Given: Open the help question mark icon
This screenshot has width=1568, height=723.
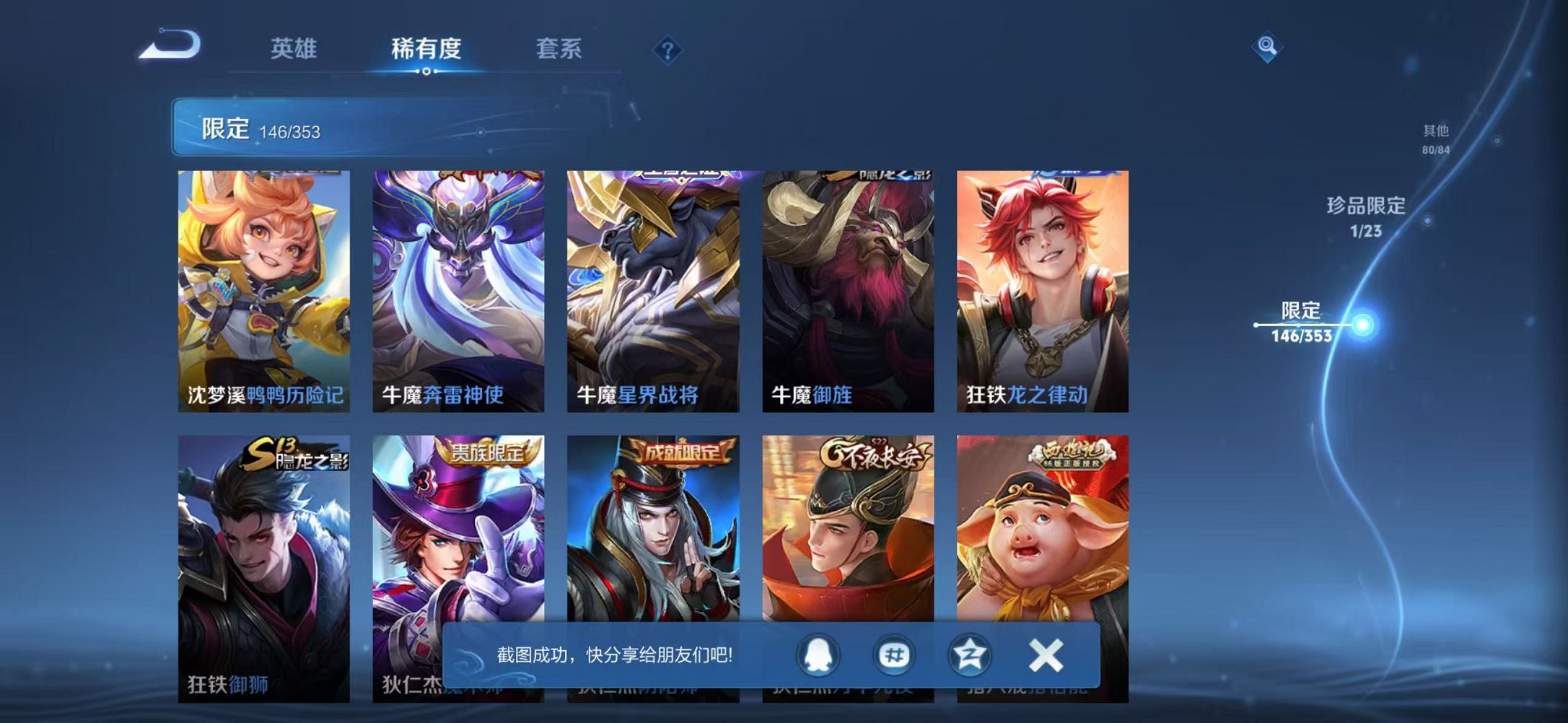Looking at the screenshot, I should point(669,49).
